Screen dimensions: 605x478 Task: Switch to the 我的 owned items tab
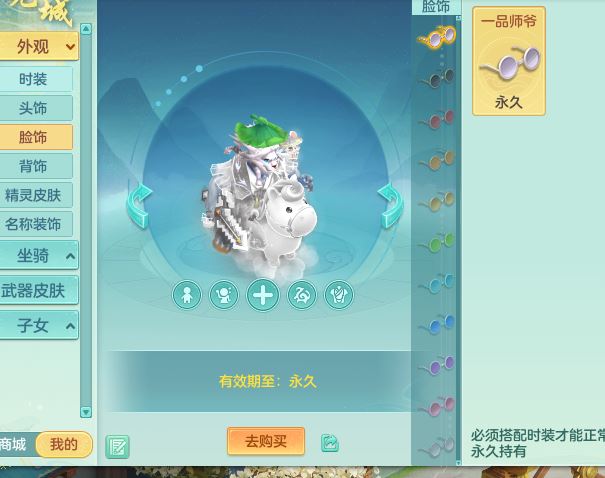coord(63,444)
